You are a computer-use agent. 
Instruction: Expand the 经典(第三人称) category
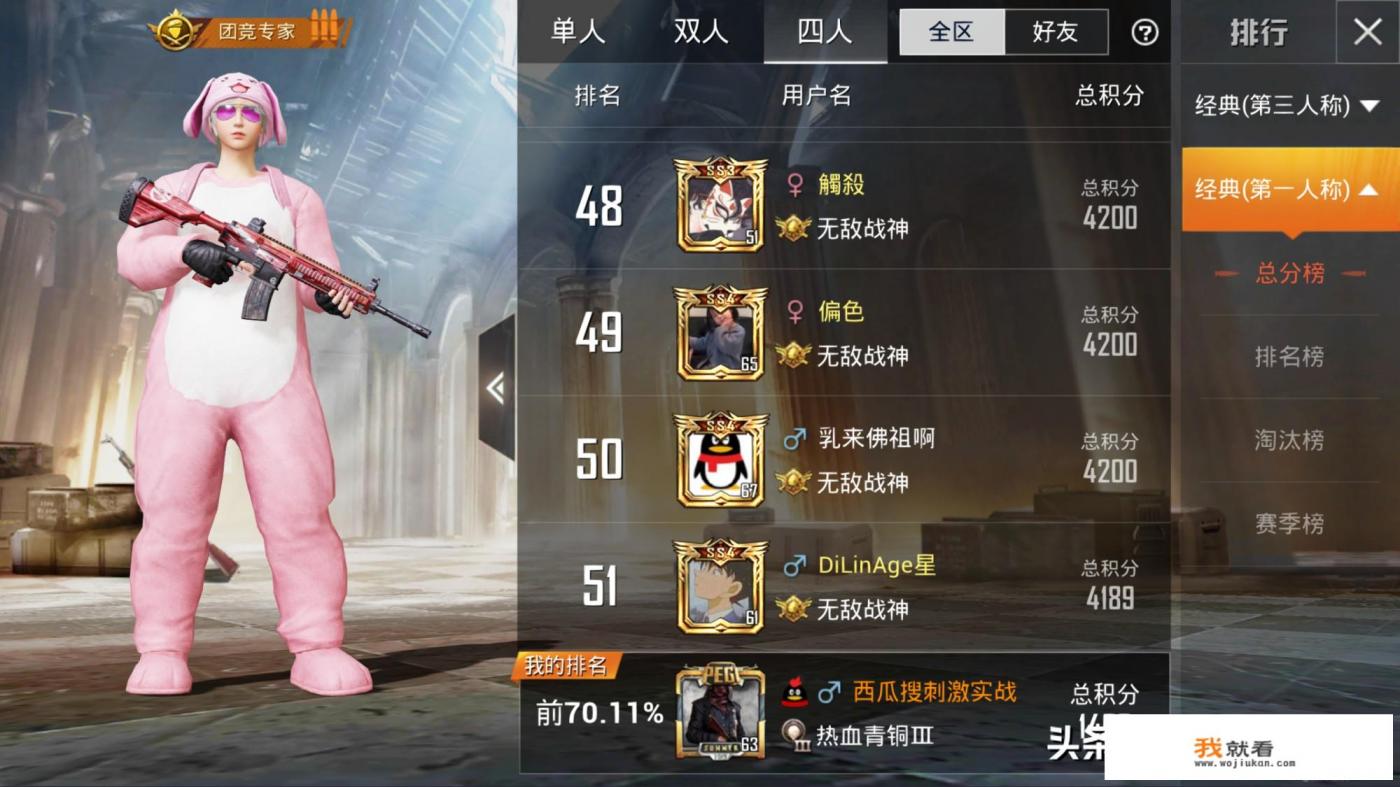click(x=1288, y=105)
